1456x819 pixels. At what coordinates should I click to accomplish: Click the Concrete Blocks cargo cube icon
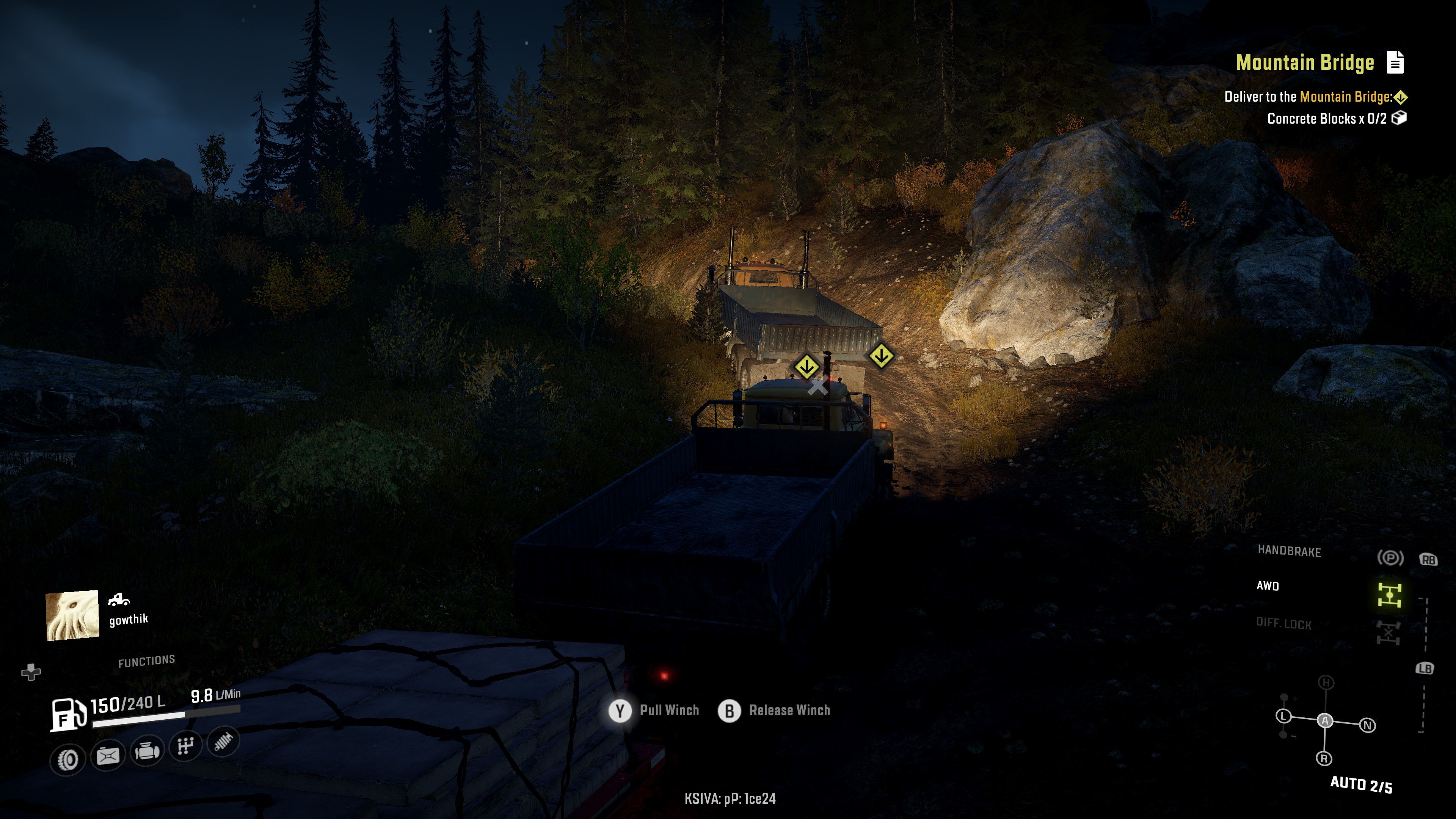(1399, 118)
